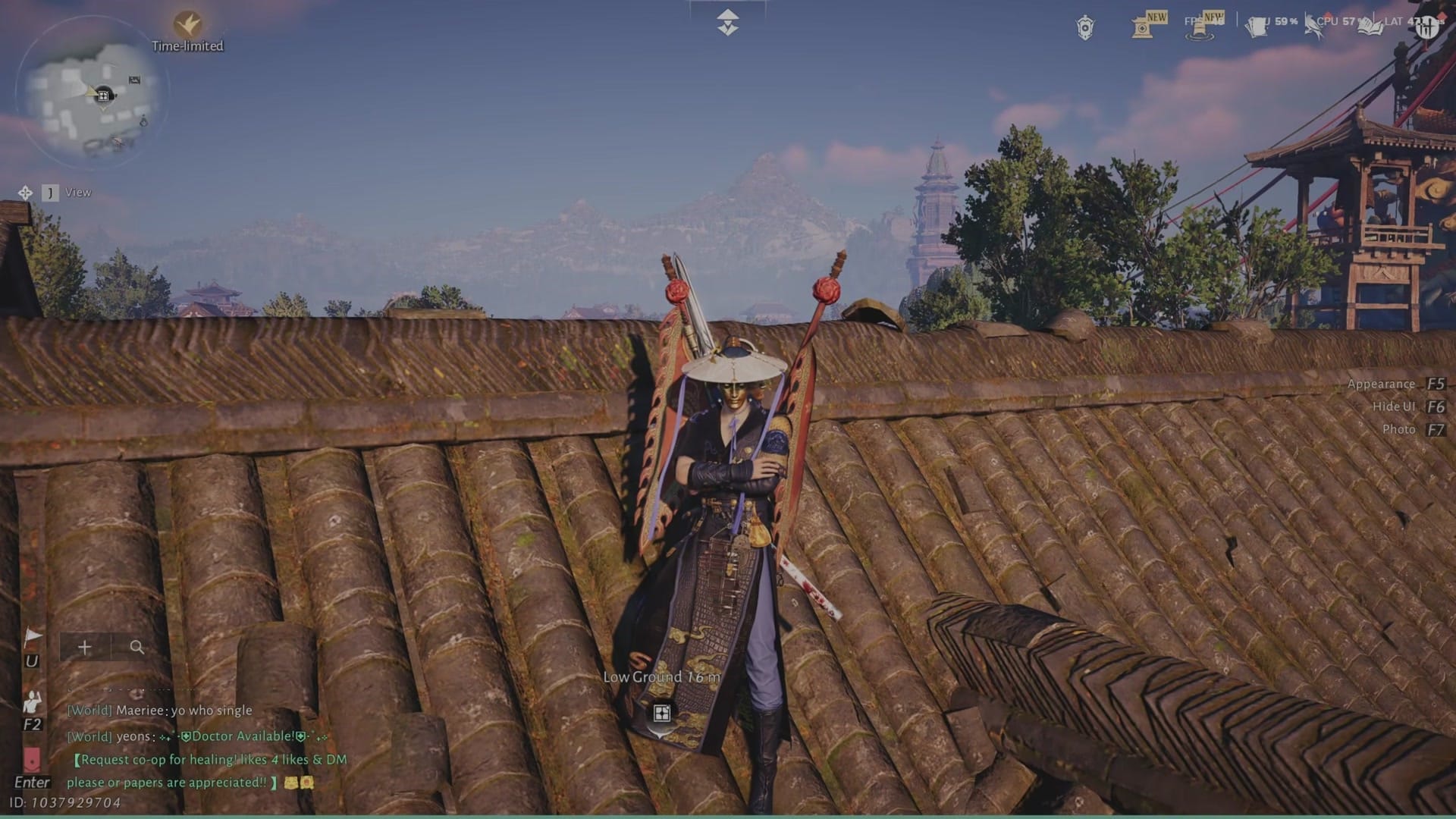
Task: Click the Low Ground 16 m waypoint marker
Action: point(661,713)
